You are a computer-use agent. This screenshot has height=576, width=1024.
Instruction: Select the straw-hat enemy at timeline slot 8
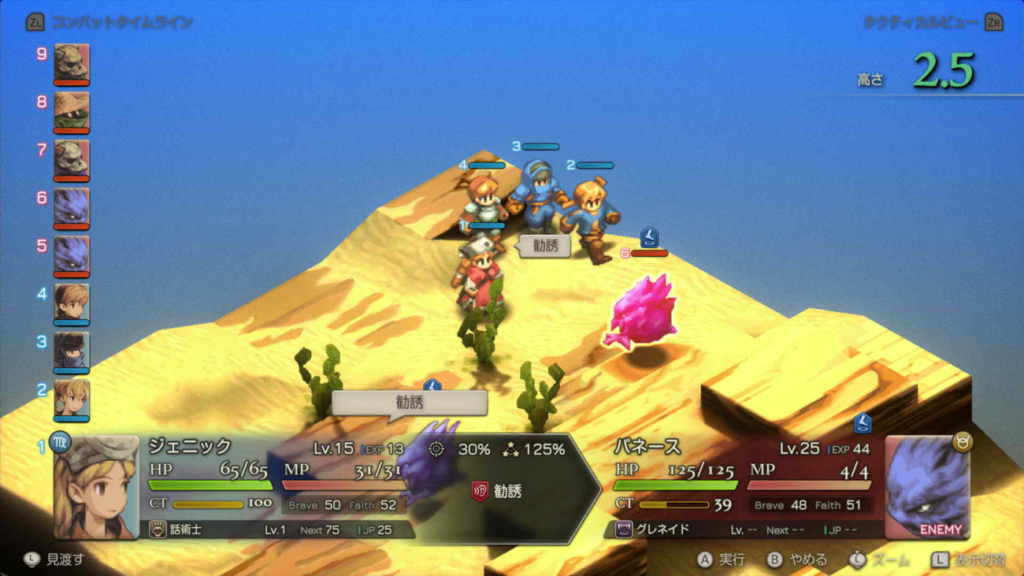[x=71, y=110]
